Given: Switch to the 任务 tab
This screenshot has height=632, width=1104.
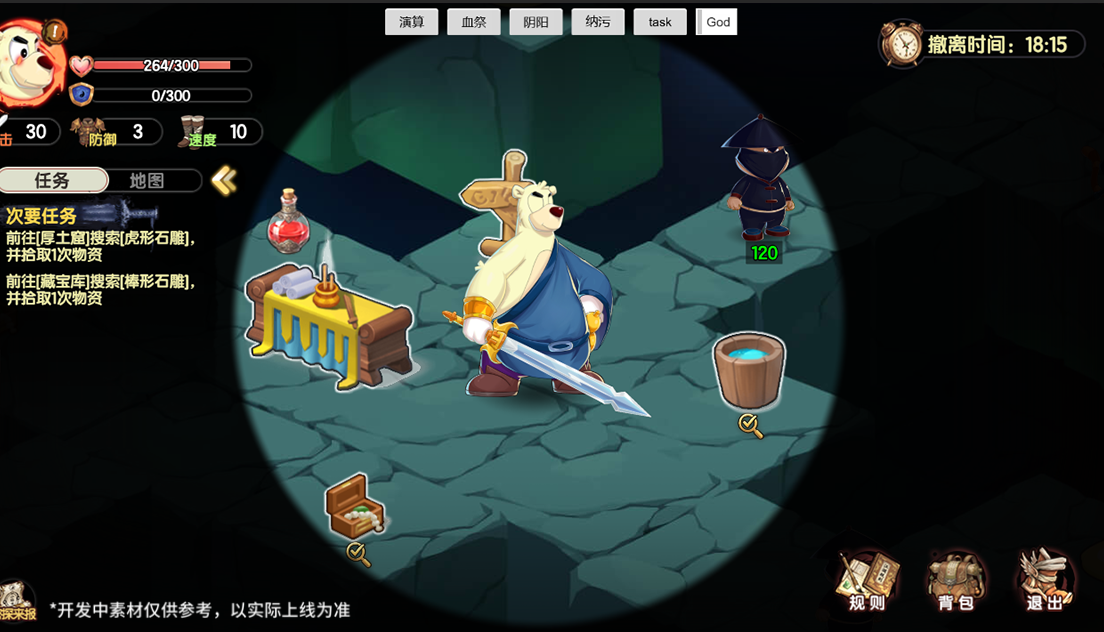Looking at the screenshot, I should [x=53, y=180].
